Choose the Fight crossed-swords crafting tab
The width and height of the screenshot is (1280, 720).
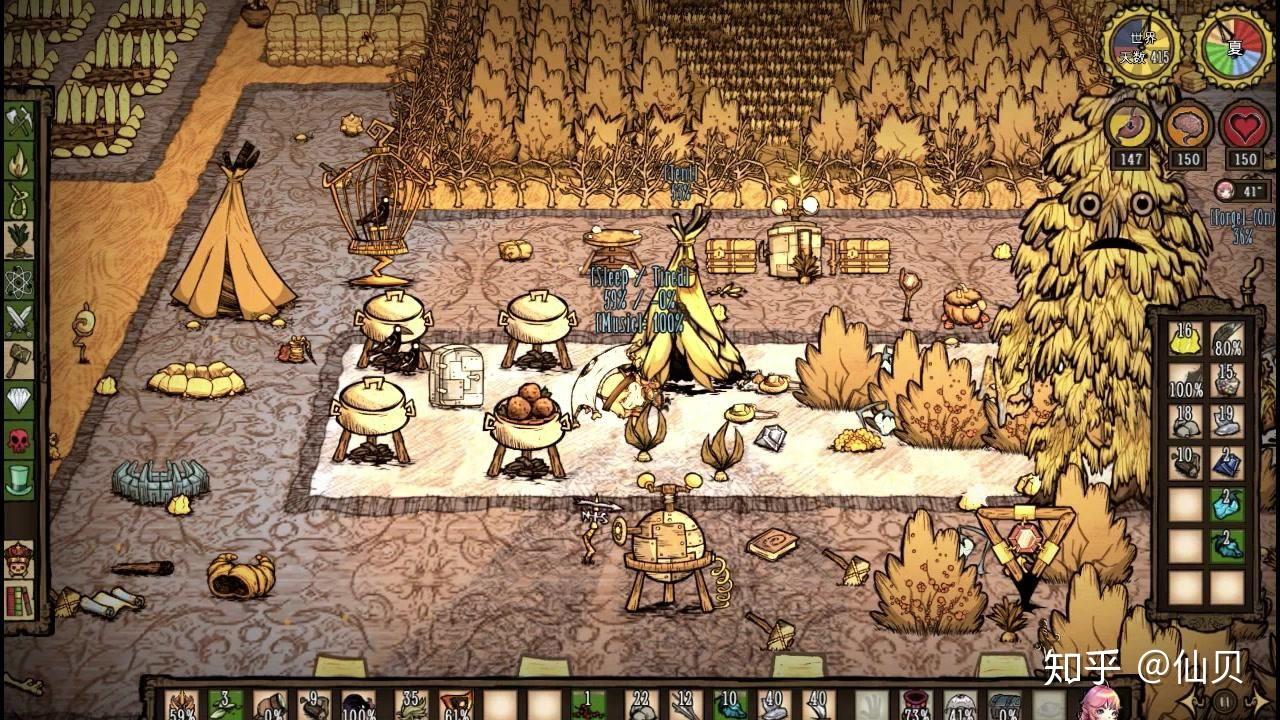[x=19, y=320]
